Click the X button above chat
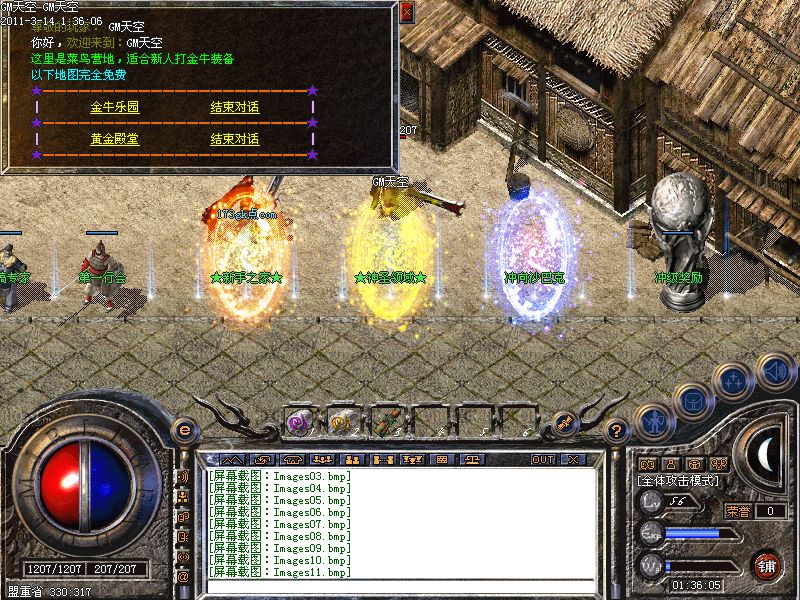This screenshot has height=600, width=800. (x=572, y=460)
